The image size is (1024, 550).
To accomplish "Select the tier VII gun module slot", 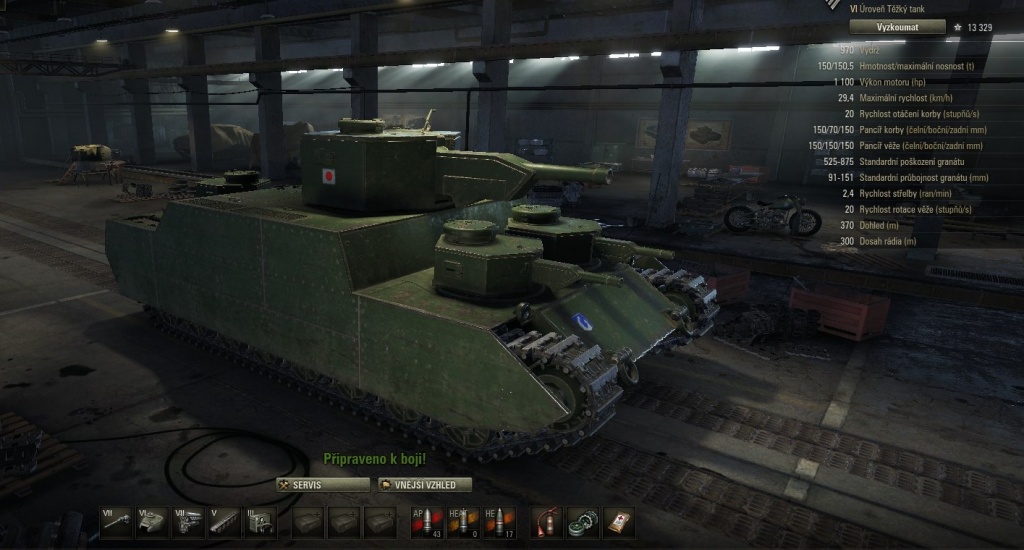I will click(115, 521).
